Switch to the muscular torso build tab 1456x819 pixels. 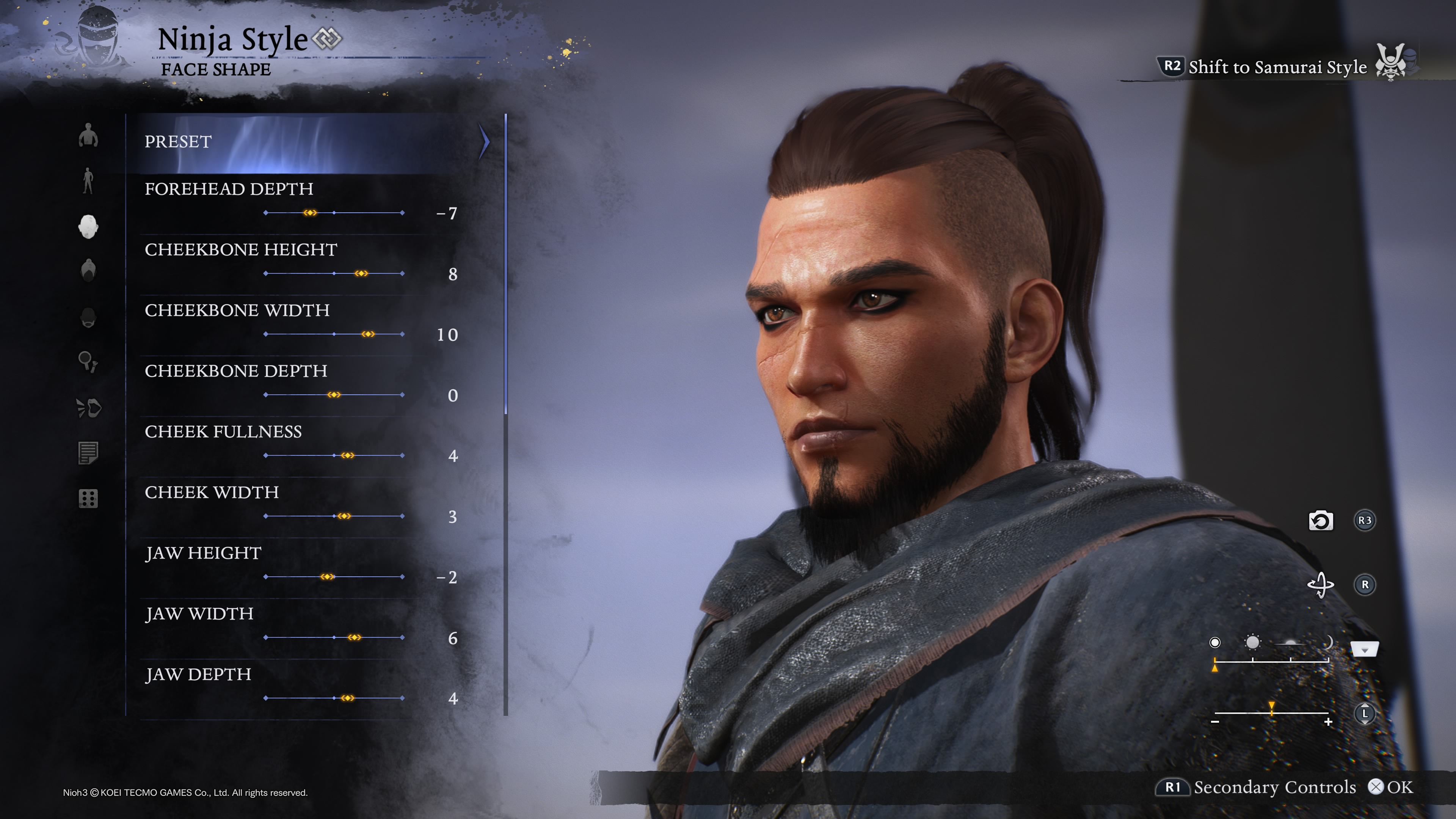[88, 136]
